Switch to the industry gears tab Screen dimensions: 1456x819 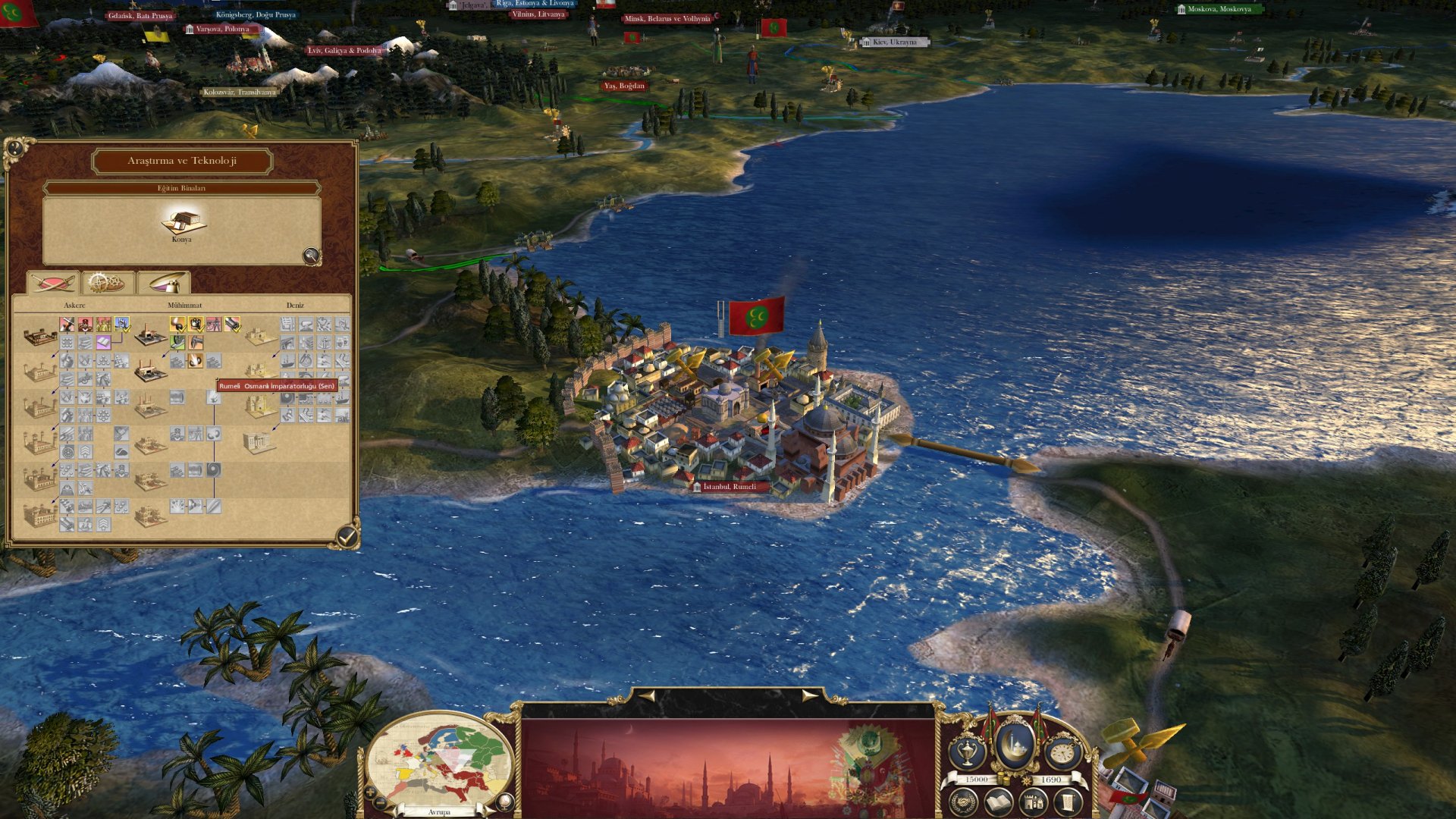108,283
